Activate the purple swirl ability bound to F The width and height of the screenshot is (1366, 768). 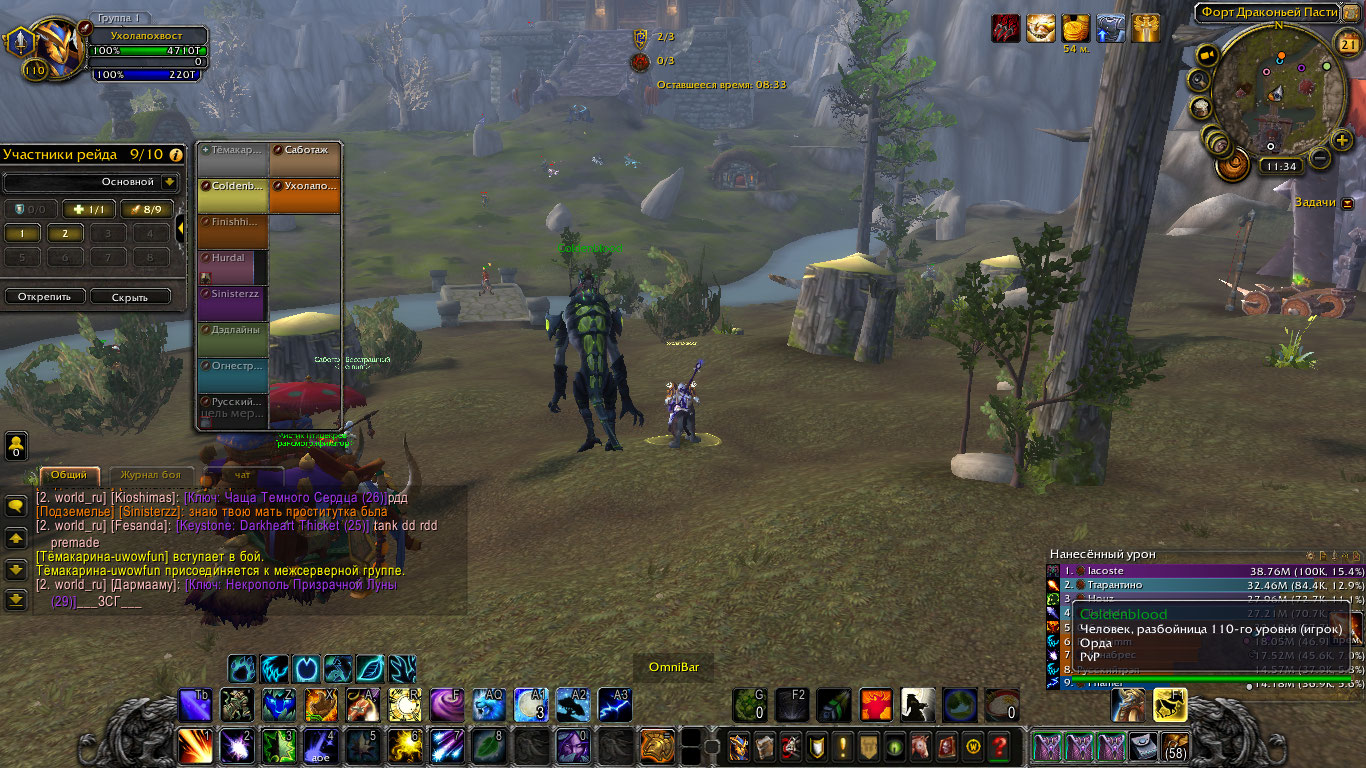point(446,705)
